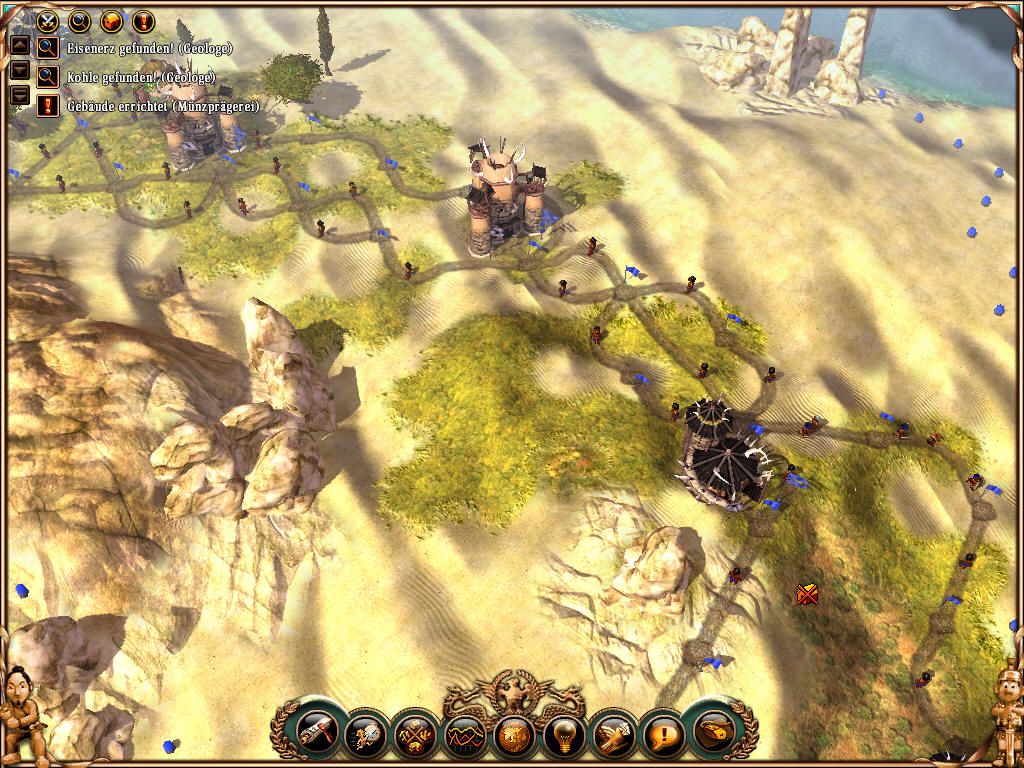Toggle the house building message filter
The image size is (1024, 768).
(111, 20)
